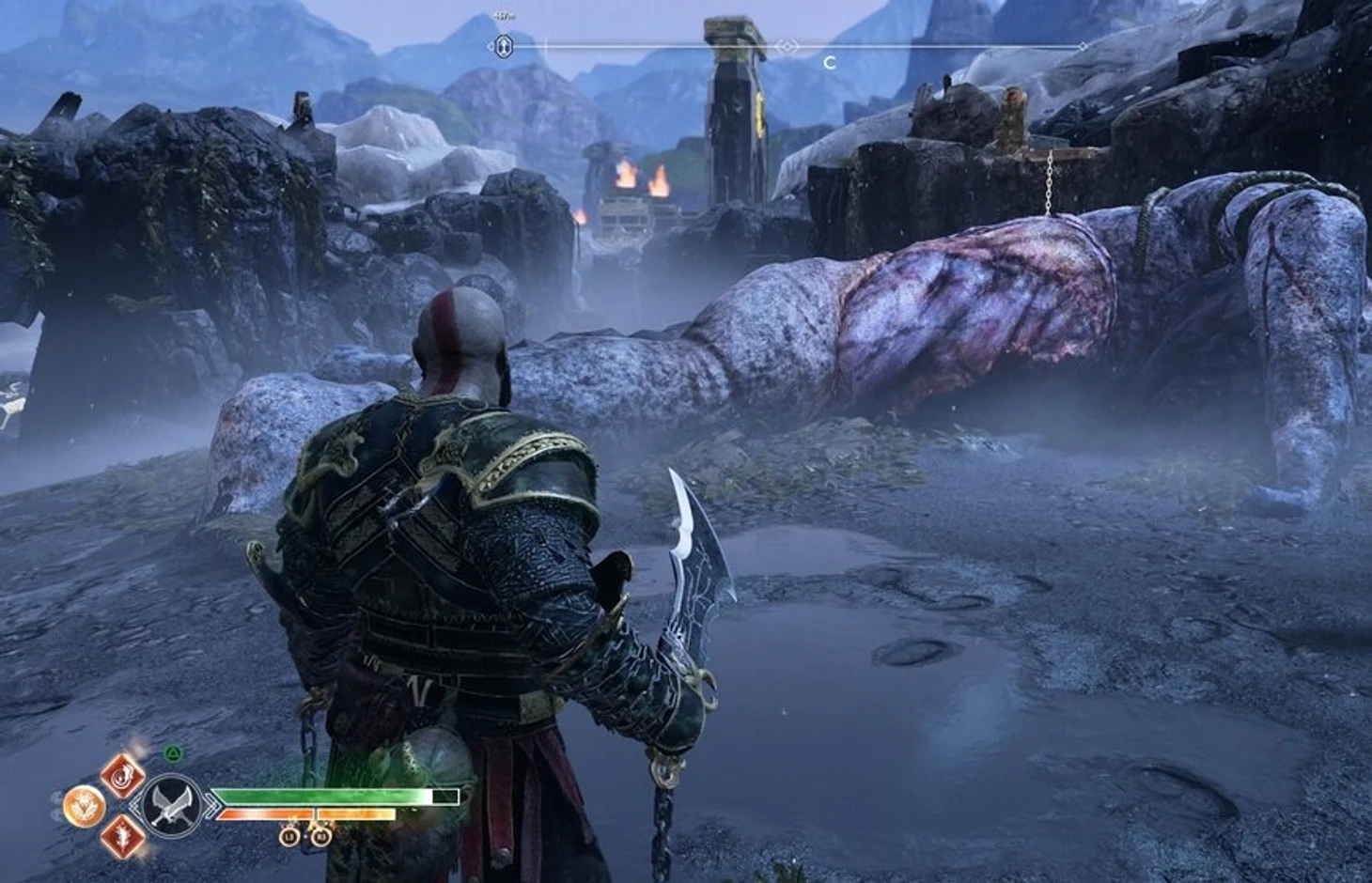This screenshot has width=1372, height=883.
Task: Click the objective marker on the compass
Action: (x=504, y=45)
